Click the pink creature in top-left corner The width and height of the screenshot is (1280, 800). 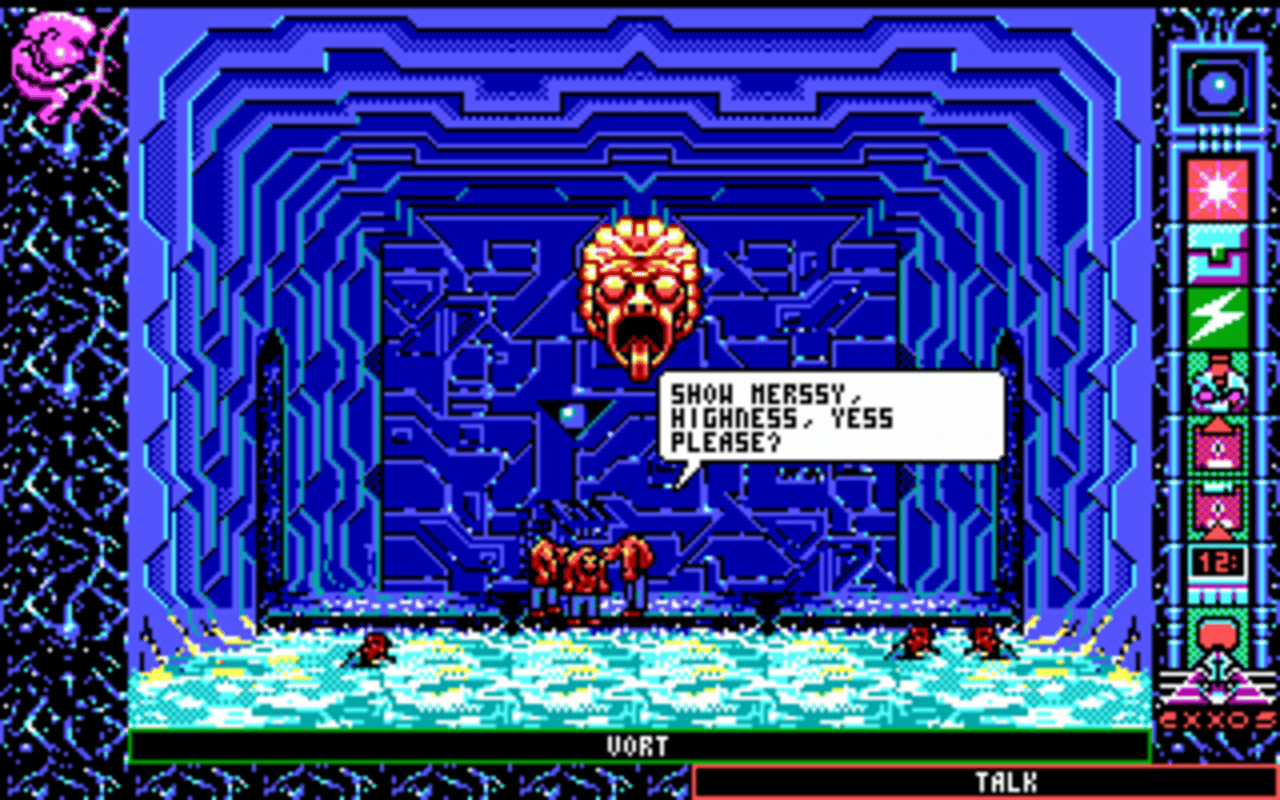(55, 55)
